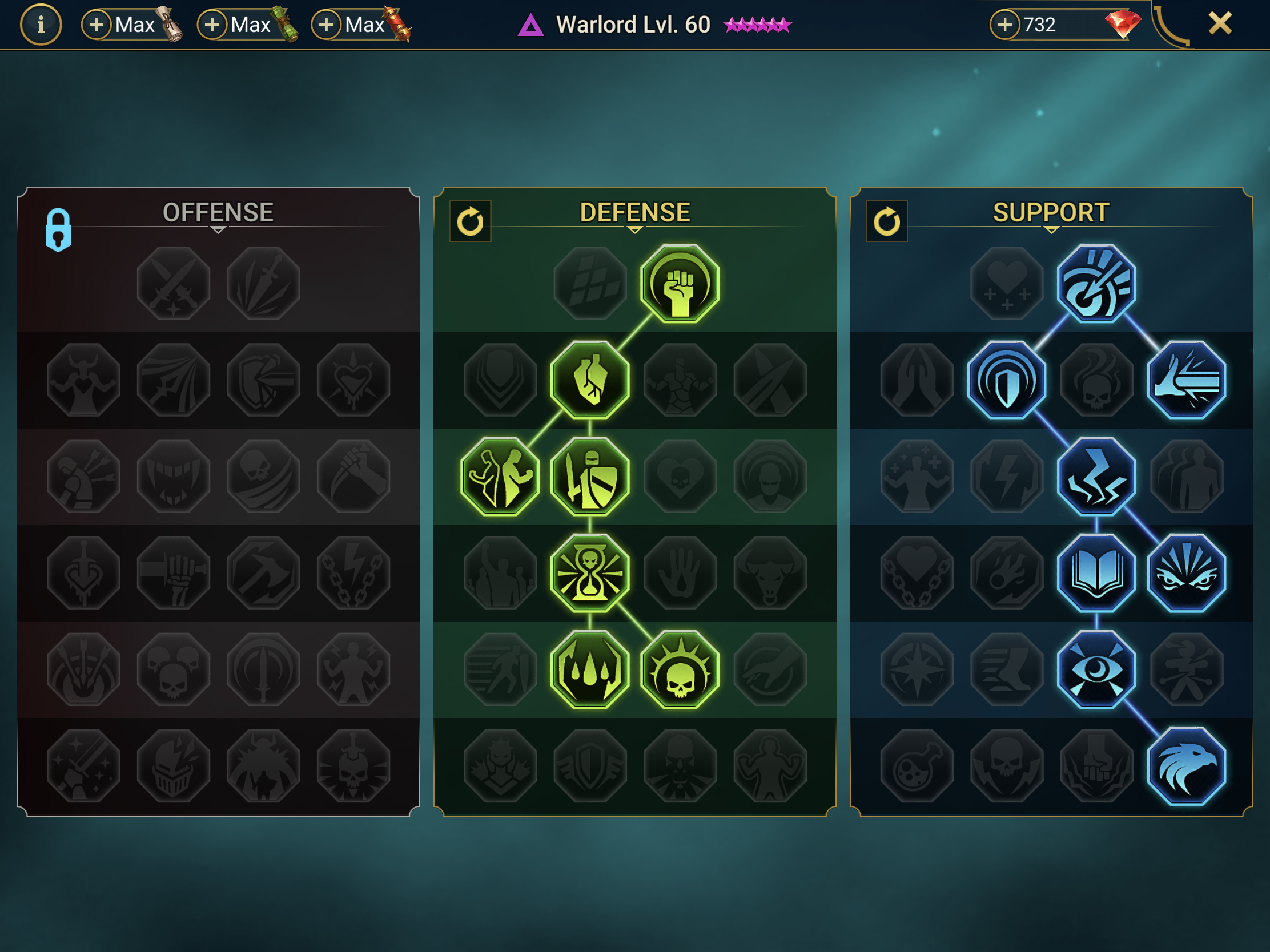
Task: Choose the shielded knight Defense mastery
Action: pos(590,477)
